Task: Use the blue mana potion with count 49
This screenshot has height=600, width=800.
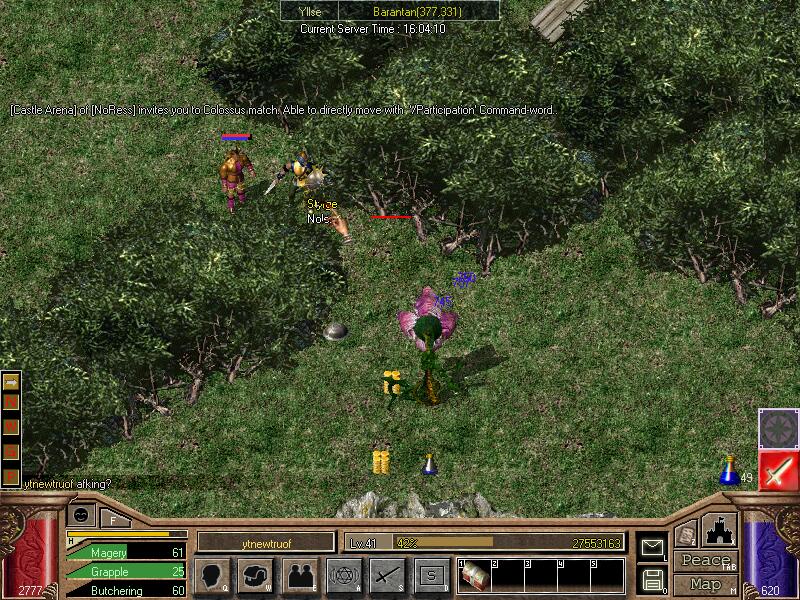Action: (x=729, y=470)
